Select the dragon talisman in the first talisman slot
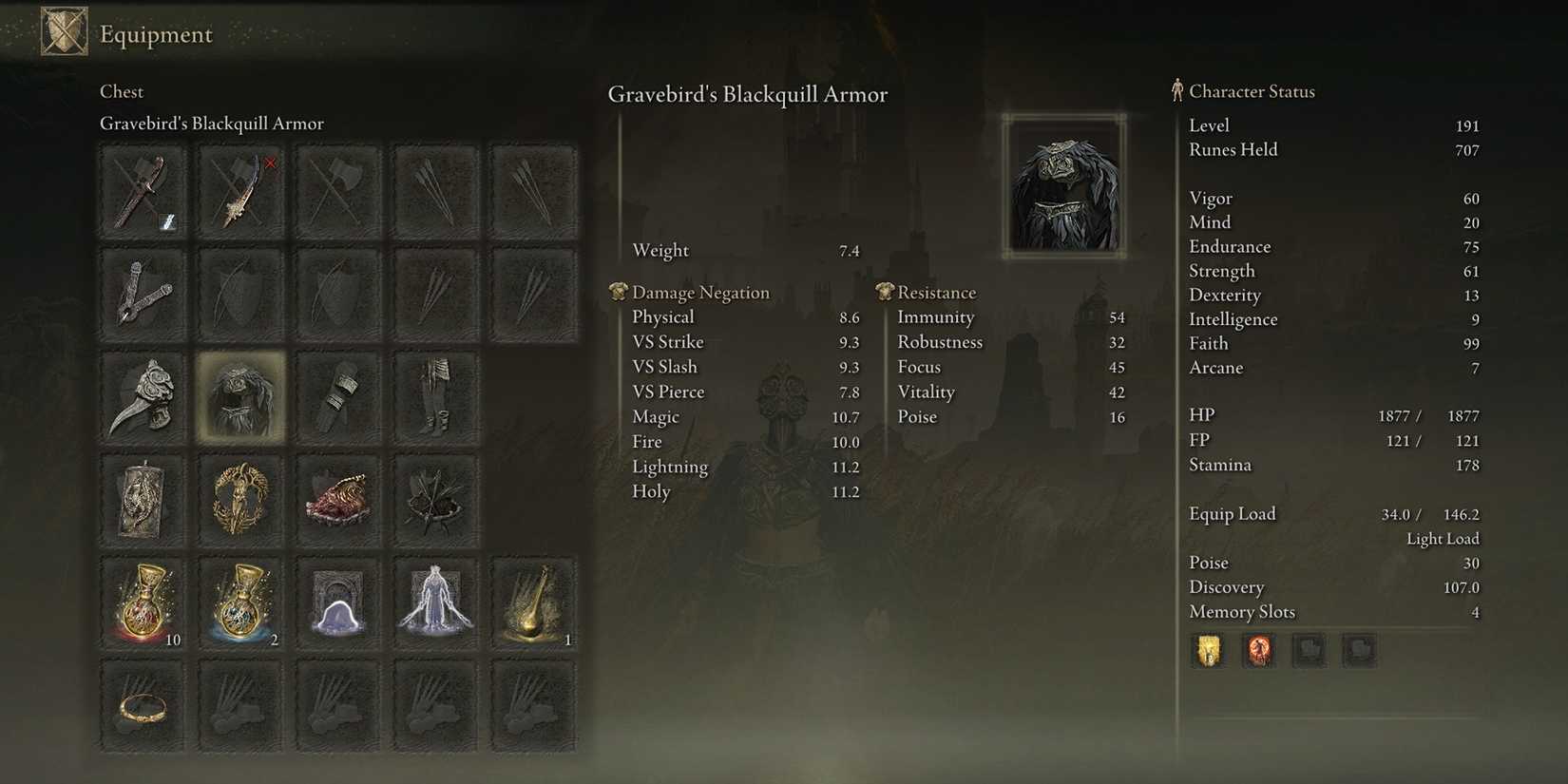The height and width of the screenshot is (784, 1568). pos(143,499)
